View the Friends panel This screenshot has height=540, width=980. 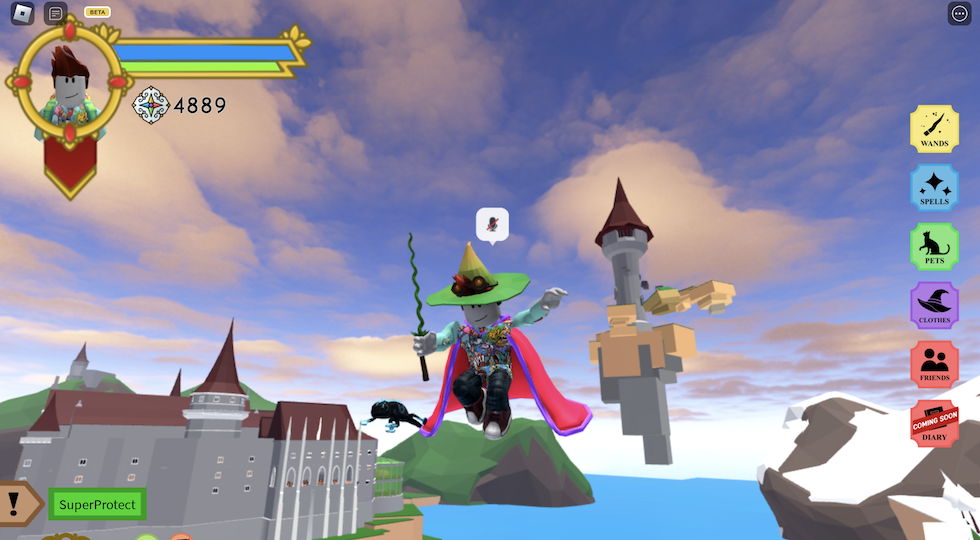tap(934, 364)
